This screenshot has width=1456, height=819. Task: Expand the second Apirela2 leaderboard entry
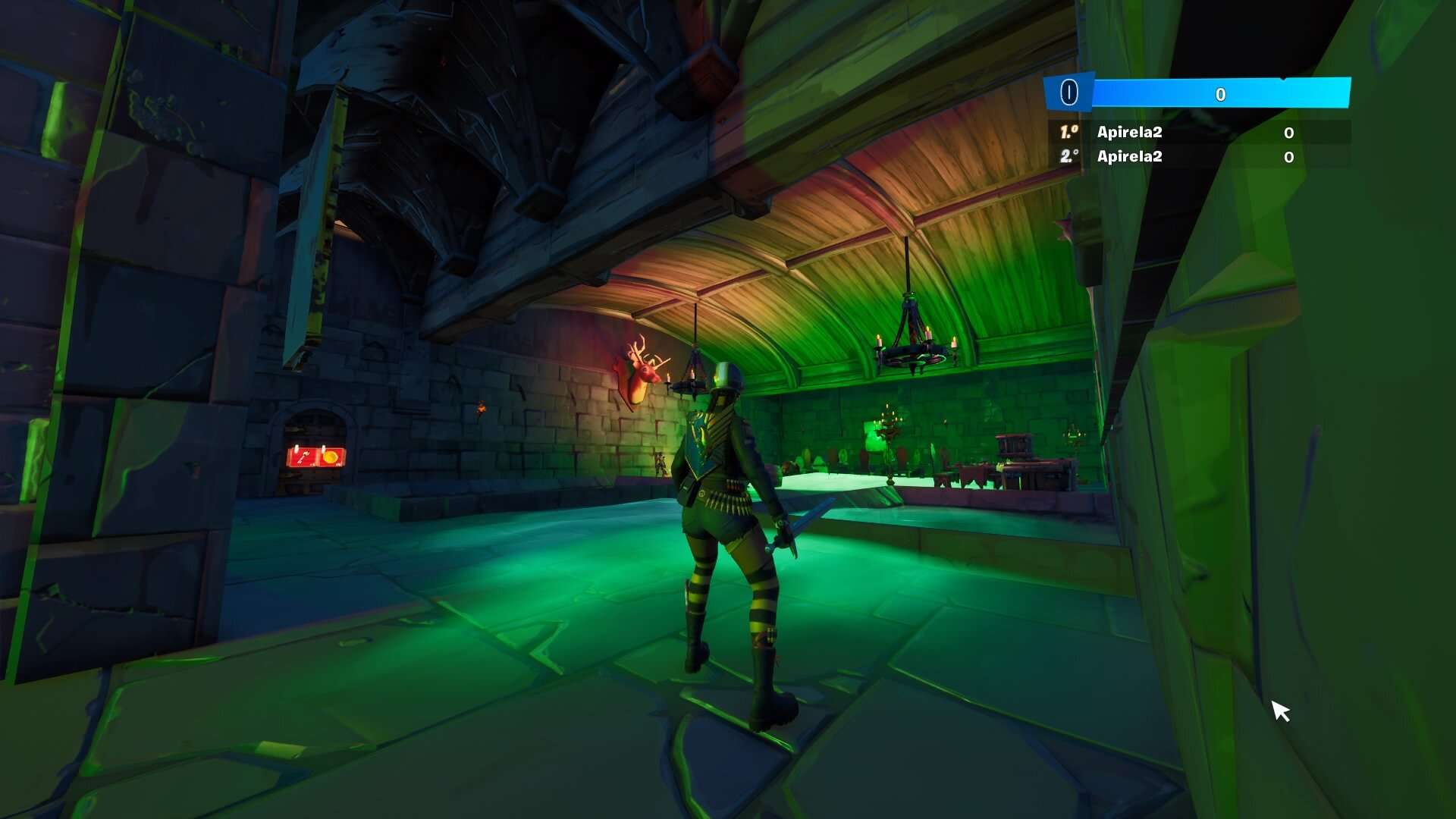(x=1130, y=156)
